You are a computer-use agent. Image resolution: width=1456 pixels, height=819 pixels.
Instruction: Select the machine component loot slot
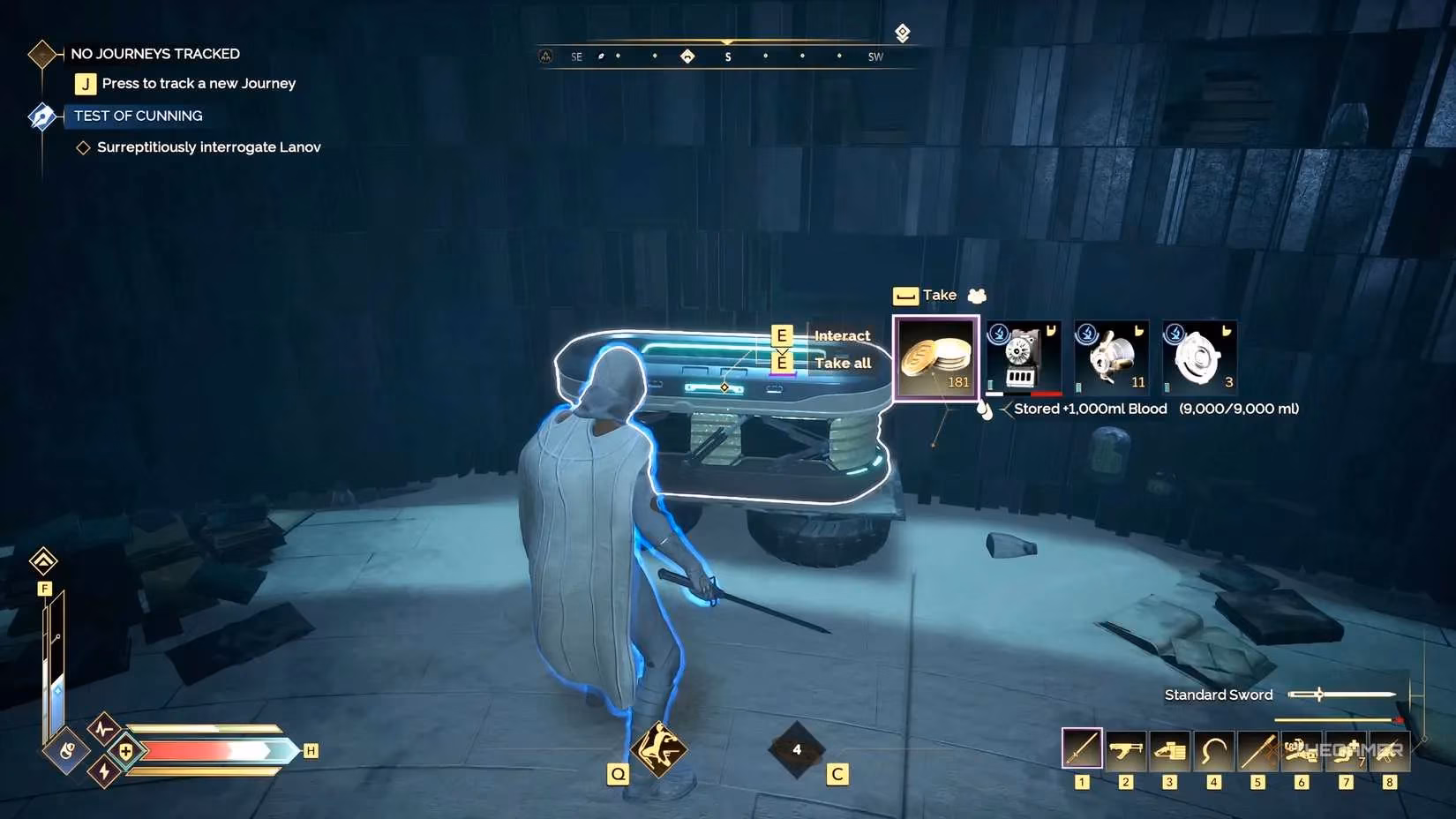pos(1024,357)
